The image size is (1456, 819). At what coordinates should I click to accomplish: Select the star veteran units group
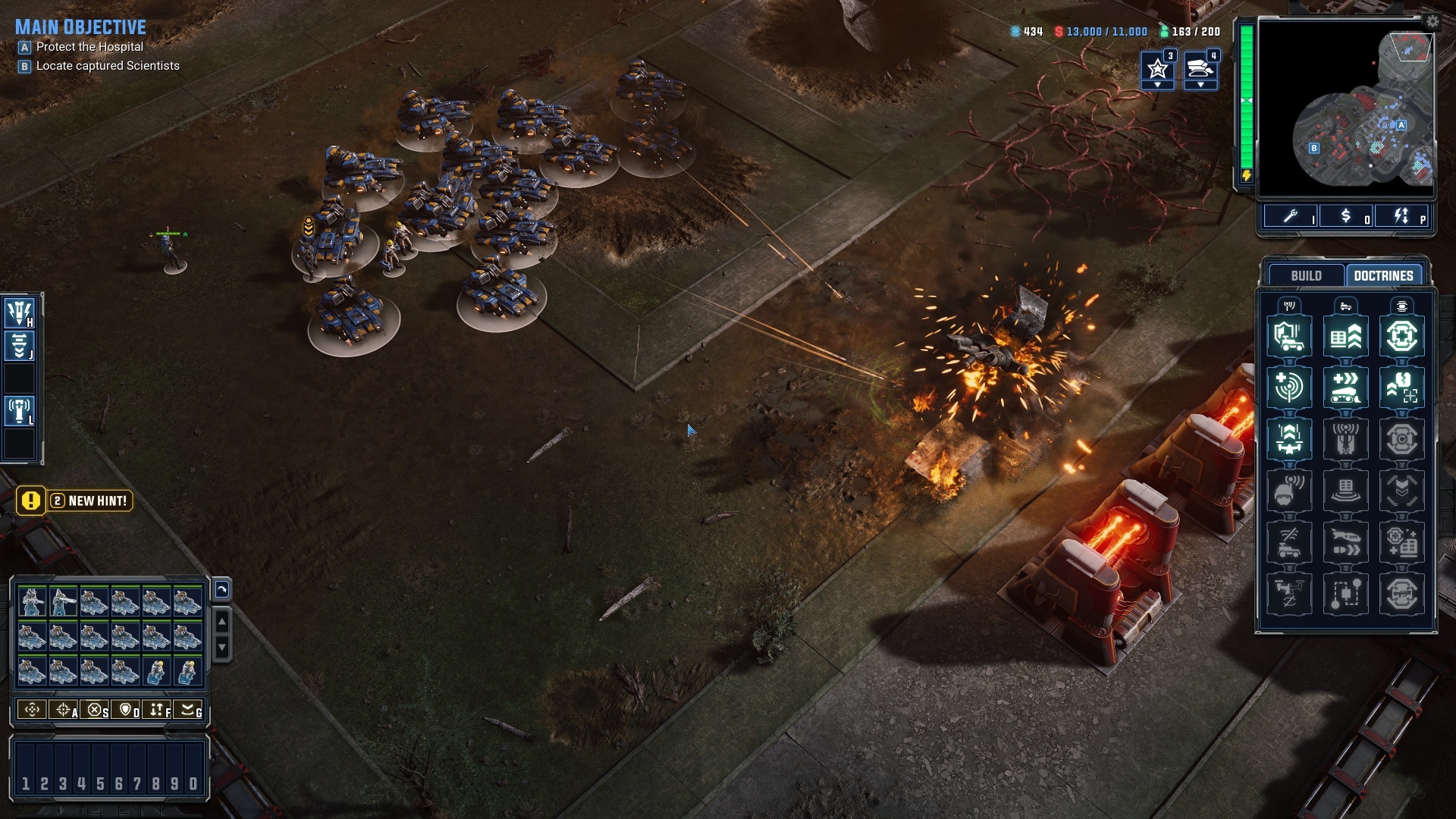1157,69
